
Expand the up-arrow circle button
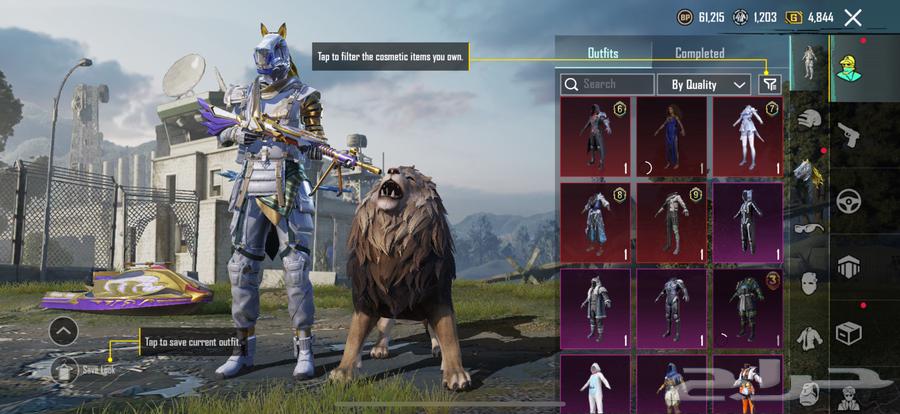pos(63,330)
